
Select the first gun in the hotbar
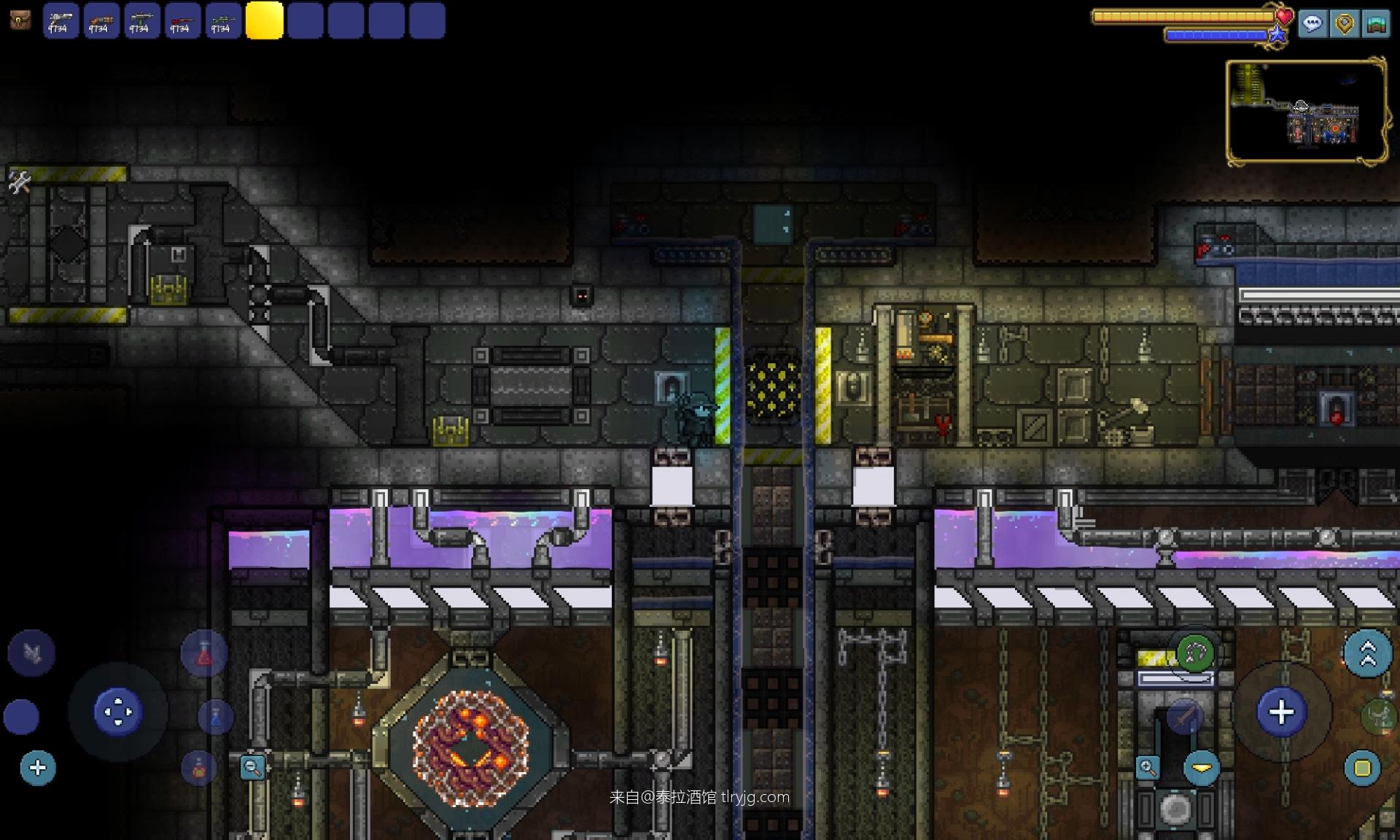click(61, 20)
